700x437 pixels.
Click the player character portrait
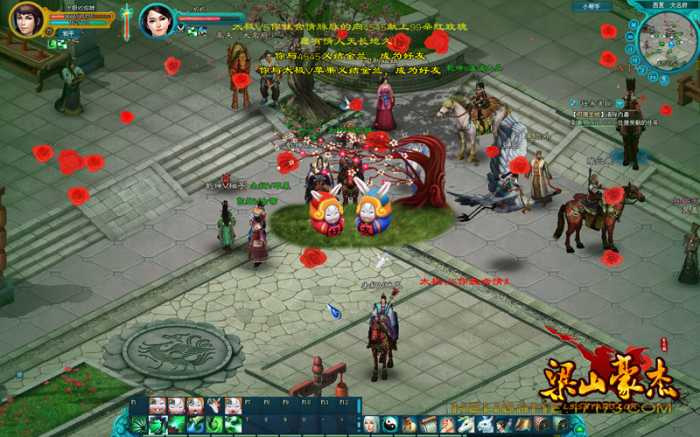pyautogui.click(x=26, y=18)
